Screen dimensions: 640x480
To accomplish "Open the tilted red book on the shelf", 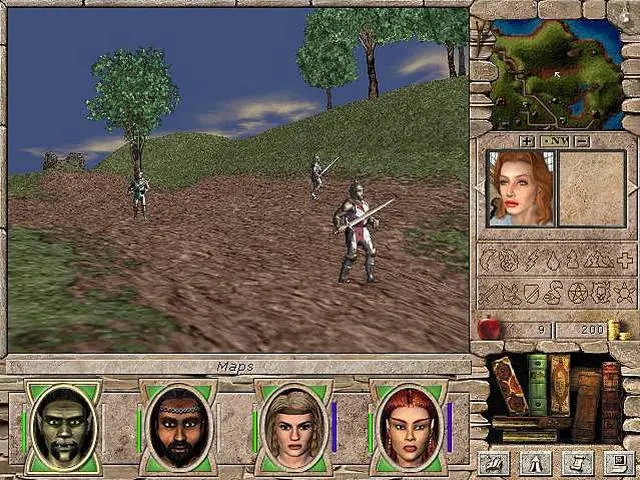I will pyautogui.click(x=508, y=383).
